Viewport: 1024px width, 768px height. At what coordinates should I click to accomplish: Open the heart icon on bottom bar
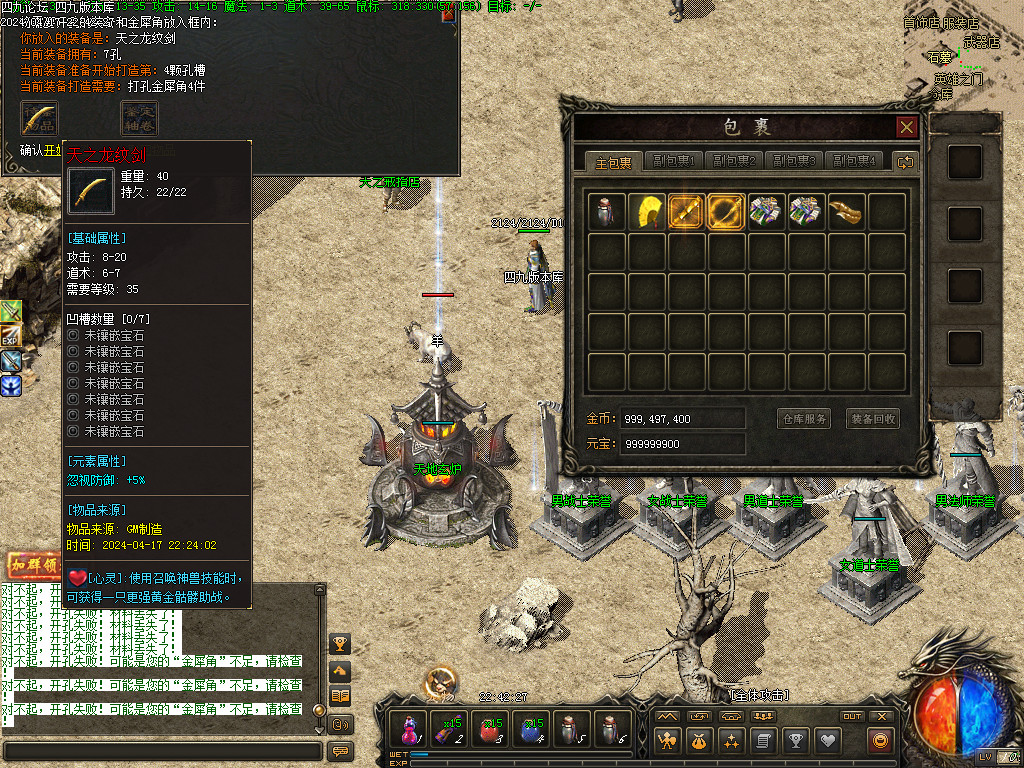pos(827,740)
